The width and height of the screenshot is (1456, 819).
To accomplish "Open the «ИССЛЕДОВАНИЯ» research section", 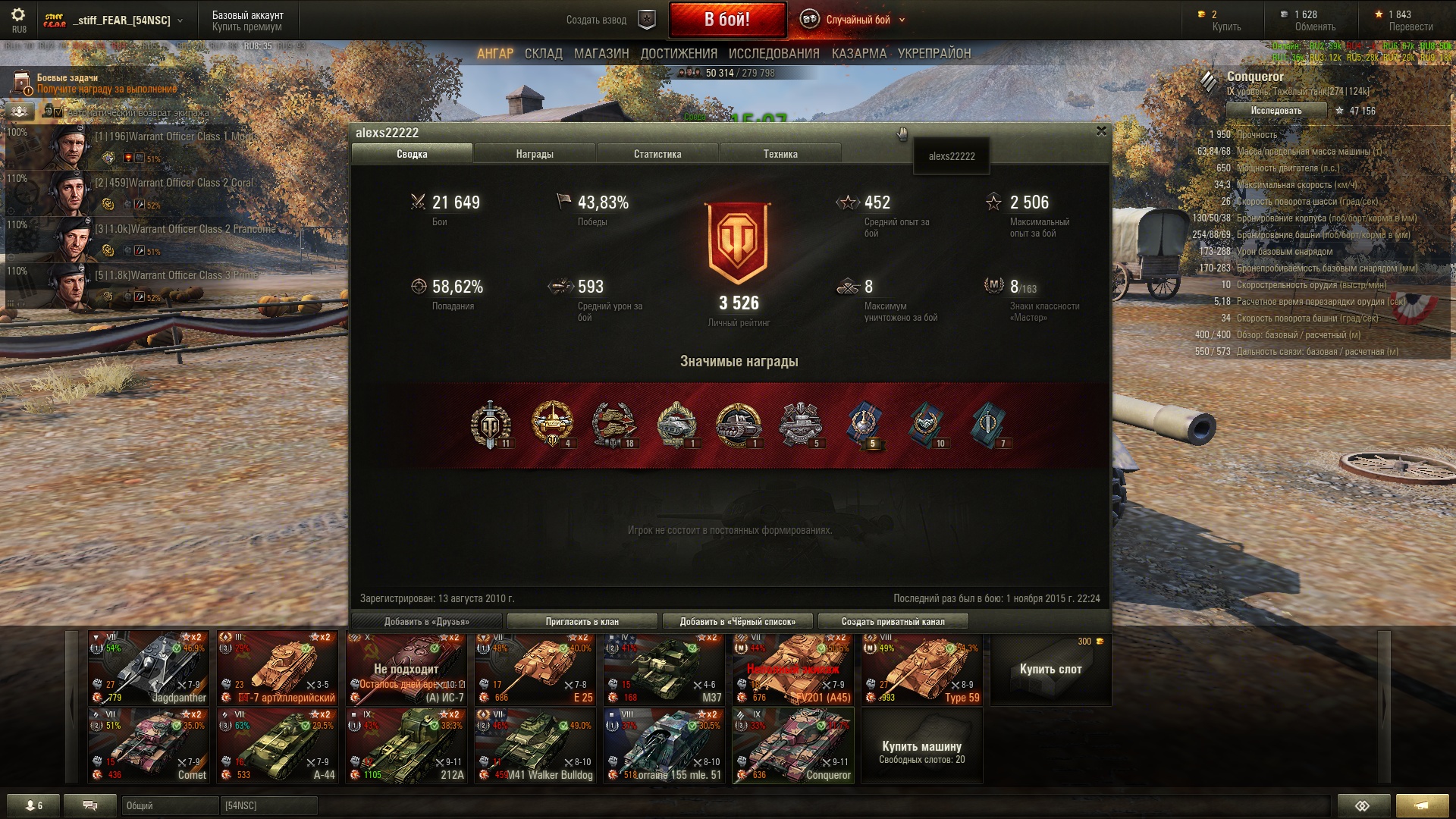I will [x=773, y=54].
